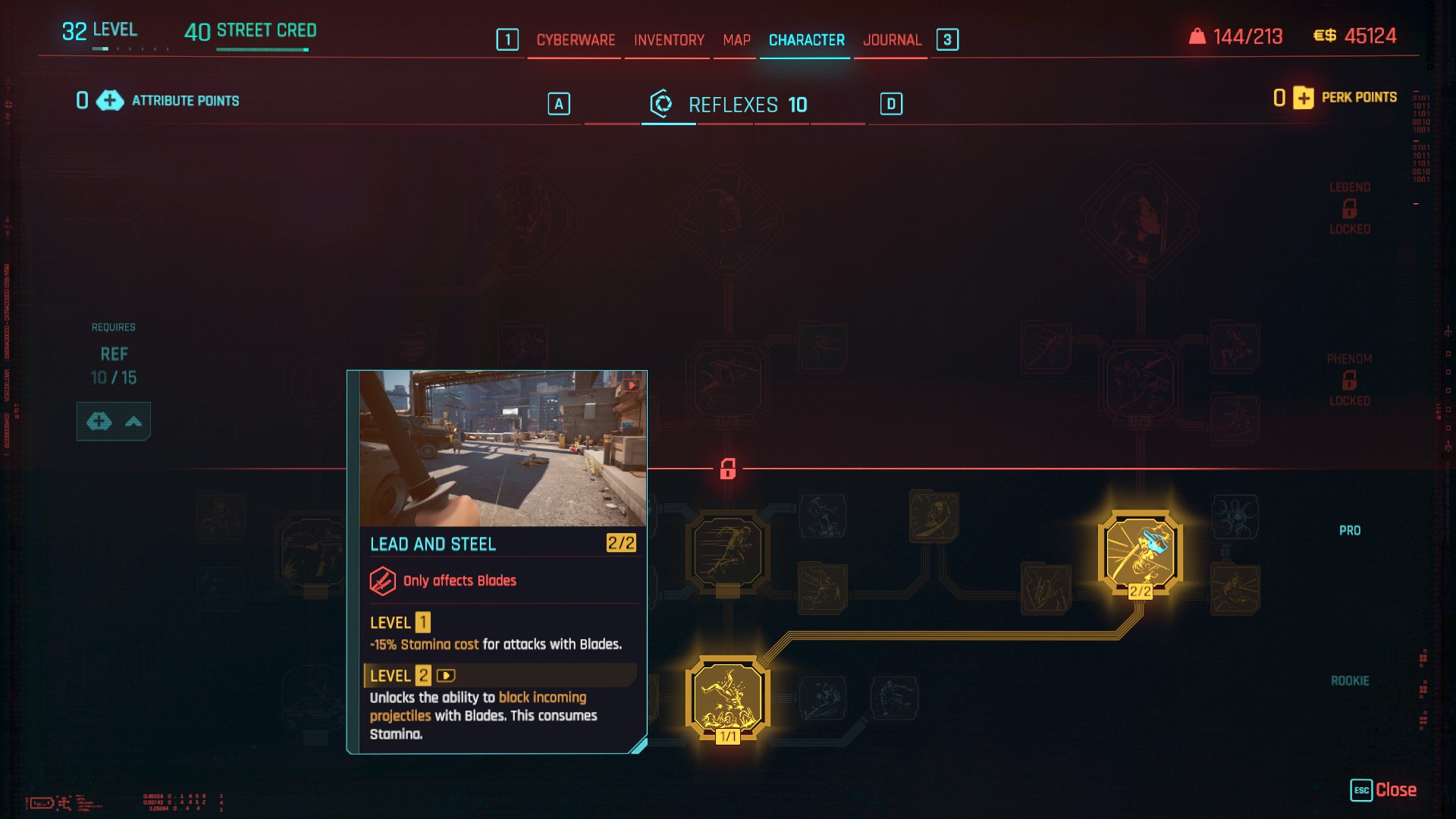Select the dimmed running figure perk node

click(727, 552)
